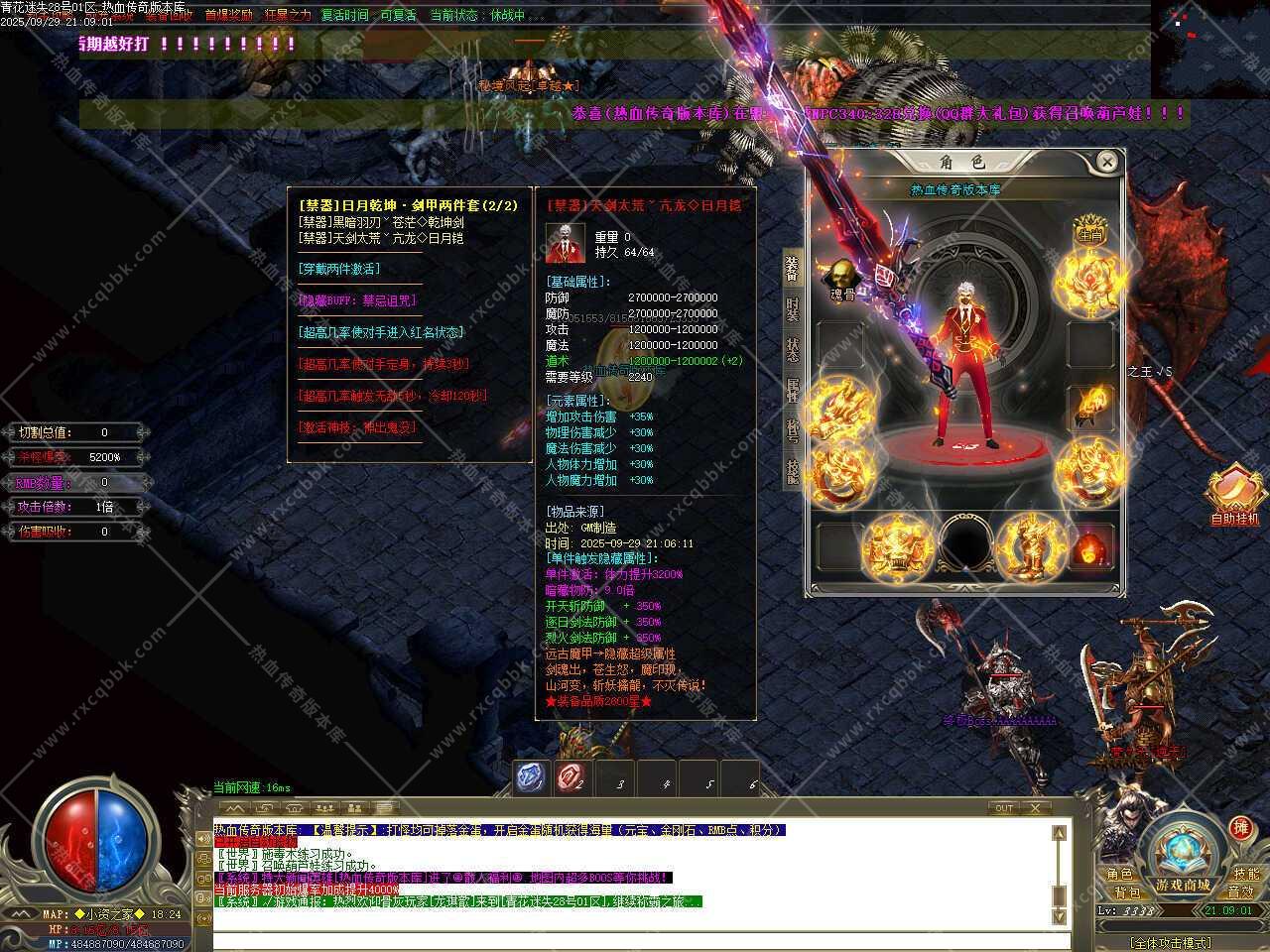Image resolution: width=1270 pixels, height=952 pixels.
Task: Toggle the 音效 sound setting
Action: tap(1240, 892)
